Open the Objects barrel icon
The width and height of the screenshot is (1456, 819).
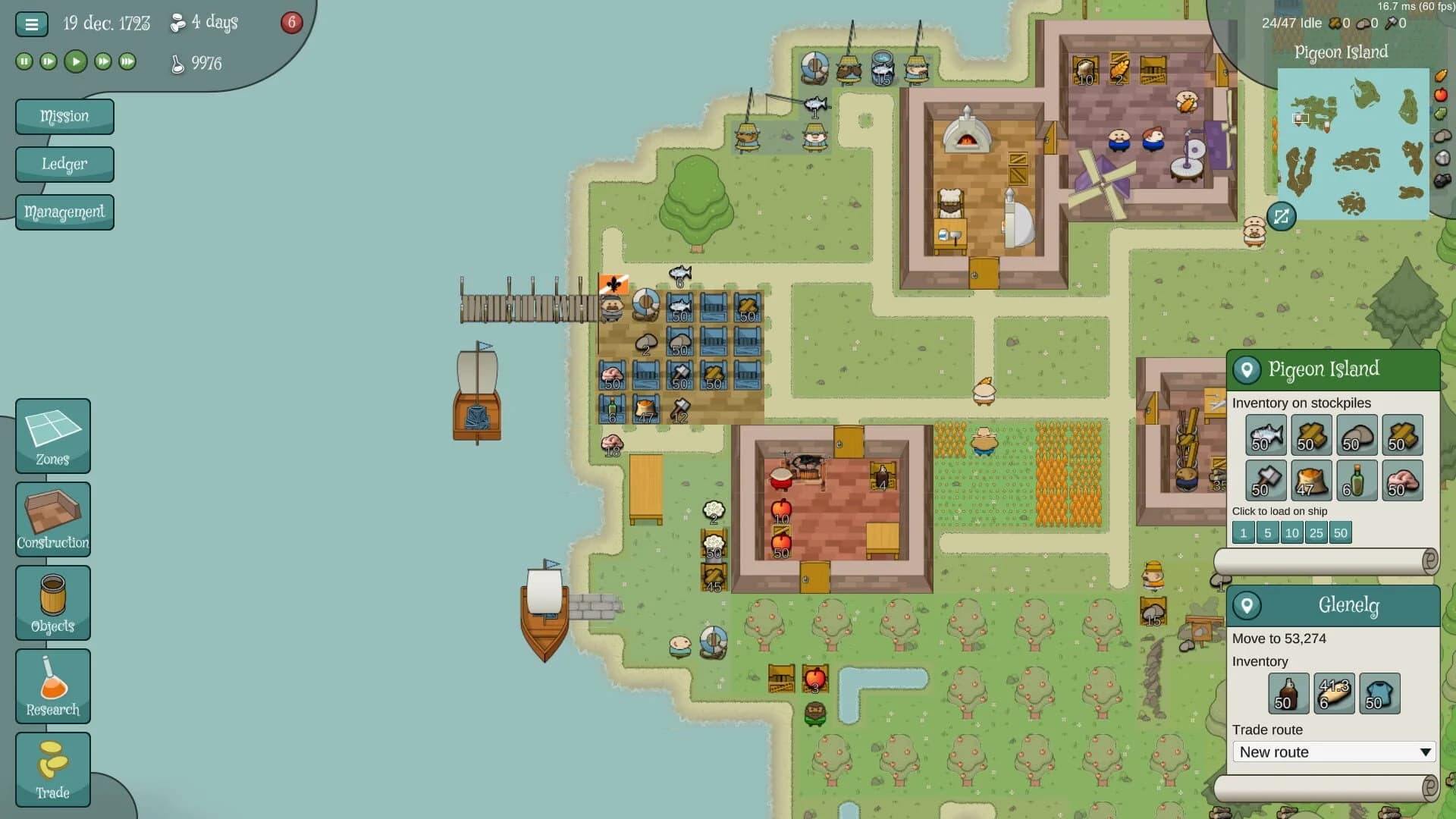tap(52, 603)
